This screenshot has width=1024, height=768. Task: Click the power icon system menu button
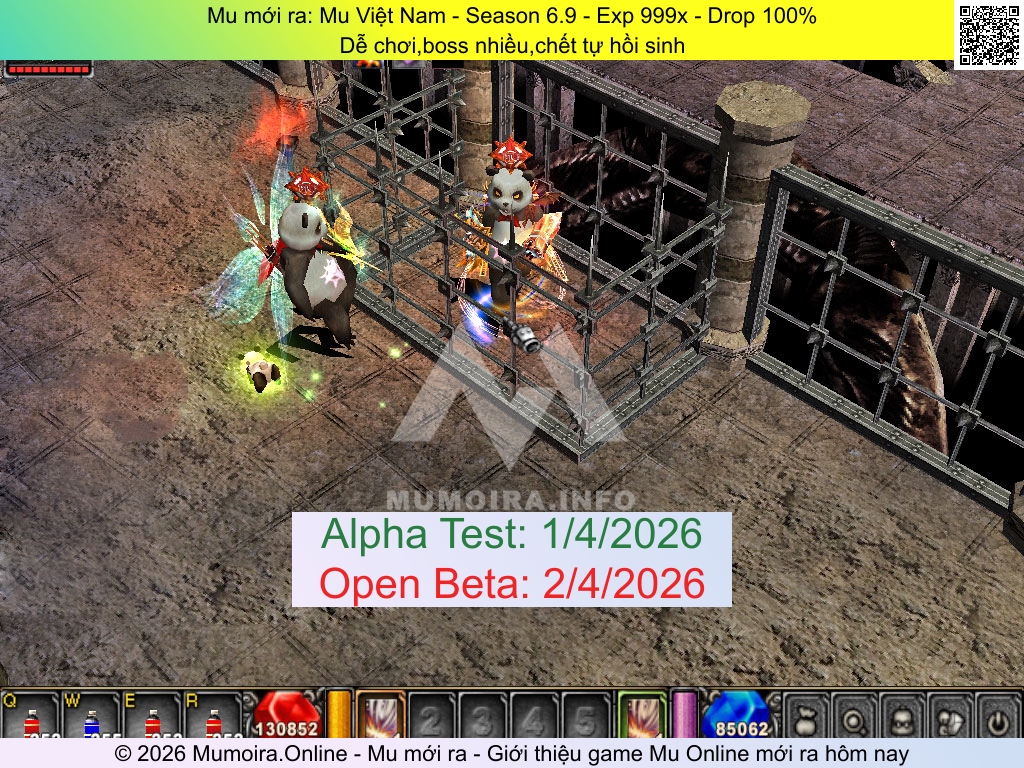click(997, 717)
